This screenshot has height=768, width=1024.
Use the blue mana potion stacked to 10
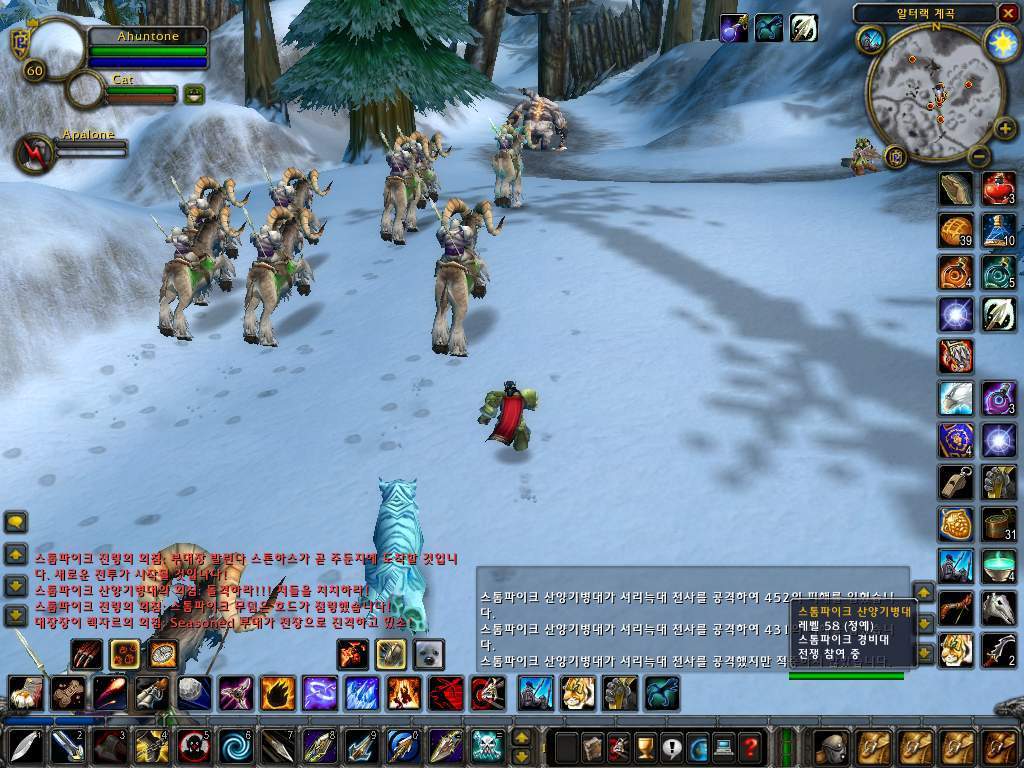[998, 231]
